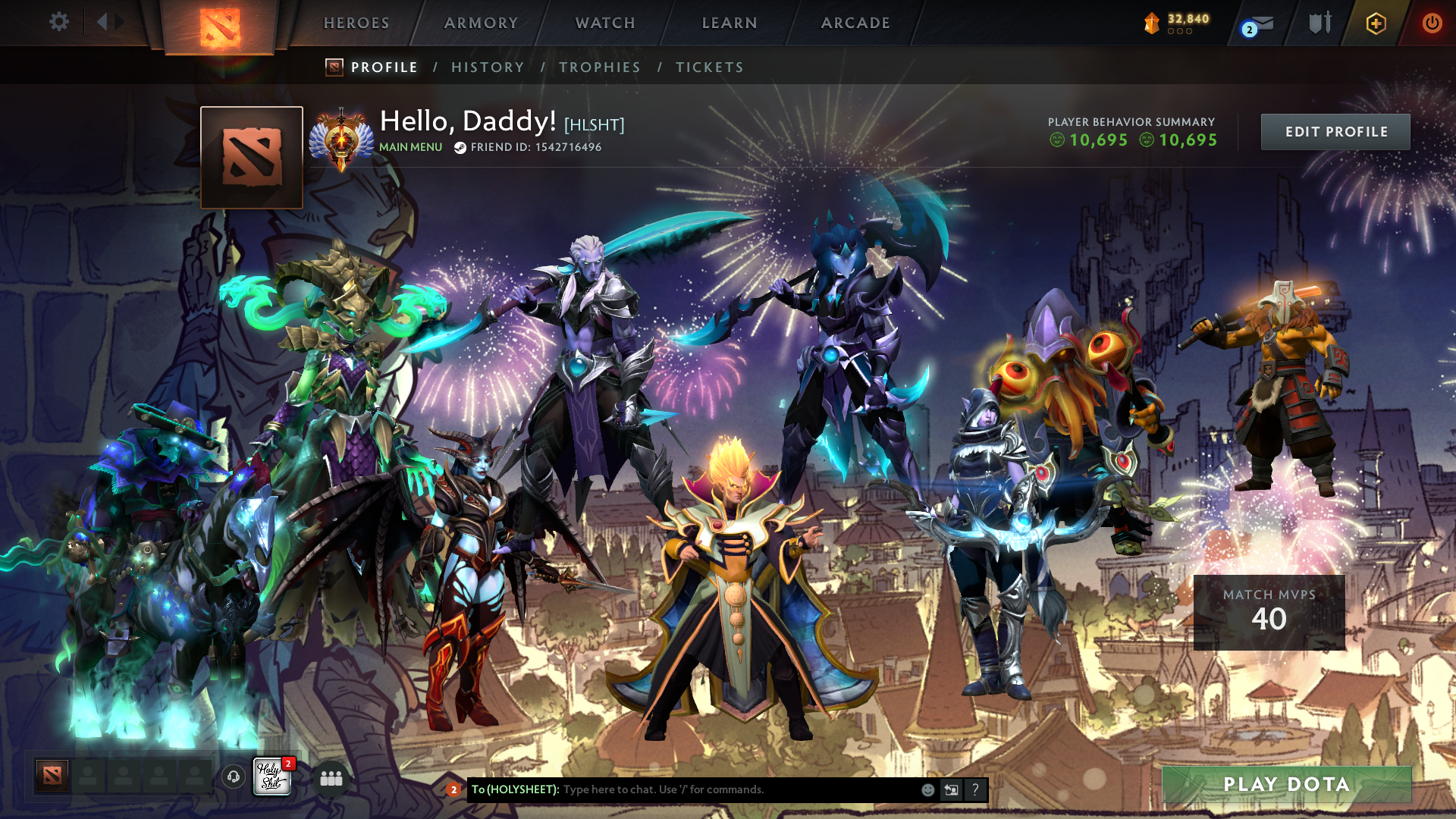
Task: Open the settings gear
Action: (58, 22)
